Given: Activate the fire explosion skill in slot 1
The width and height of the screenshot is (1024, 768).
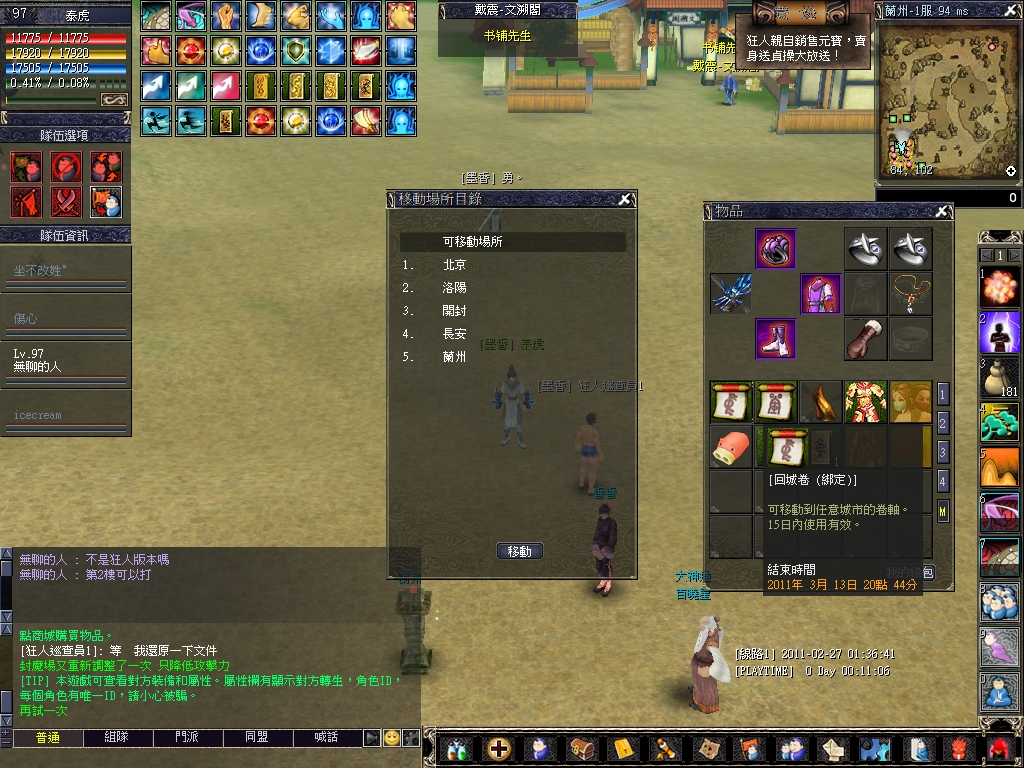Looking at the screenshot, I should [x=1000, y=286].
